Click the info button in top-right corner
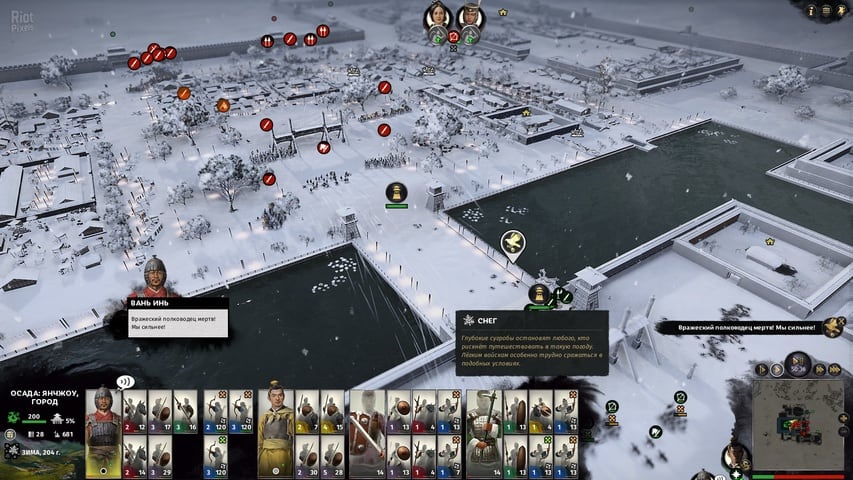This screenshot has height=480, width=853. [810, 11]
